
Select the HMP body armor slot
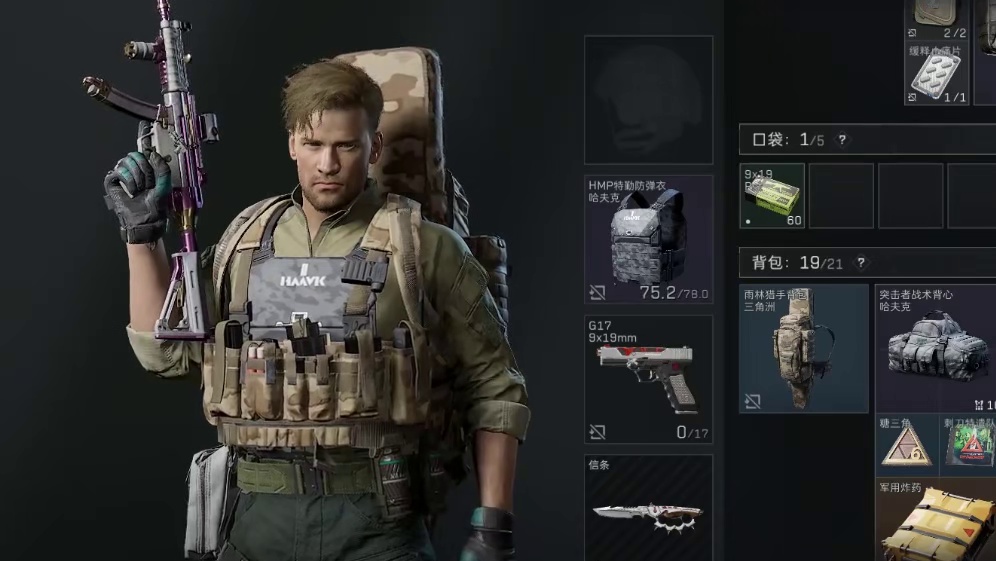648,240
